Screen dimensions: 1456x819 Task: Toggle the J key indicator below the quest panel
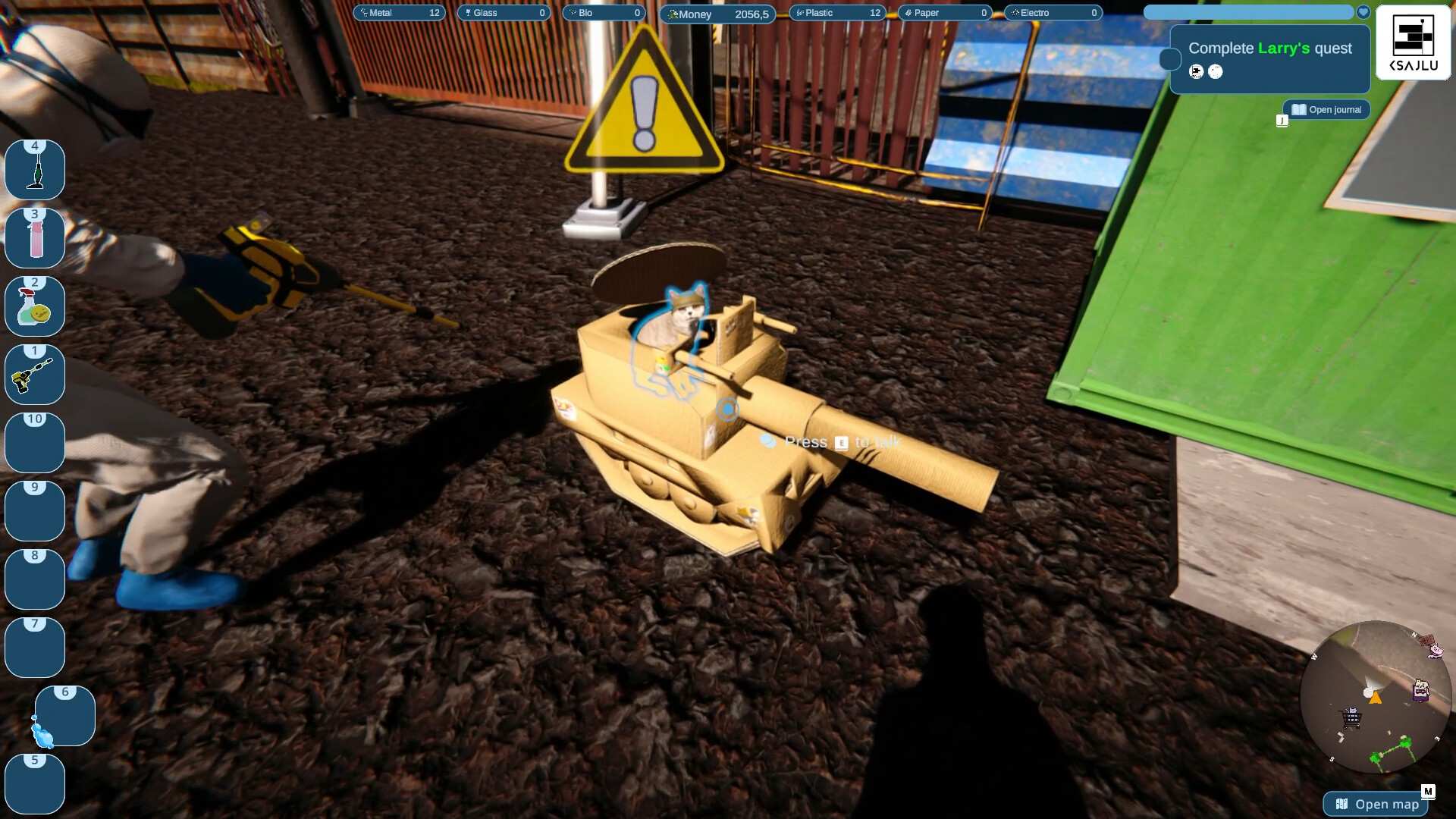point(1282,120)
